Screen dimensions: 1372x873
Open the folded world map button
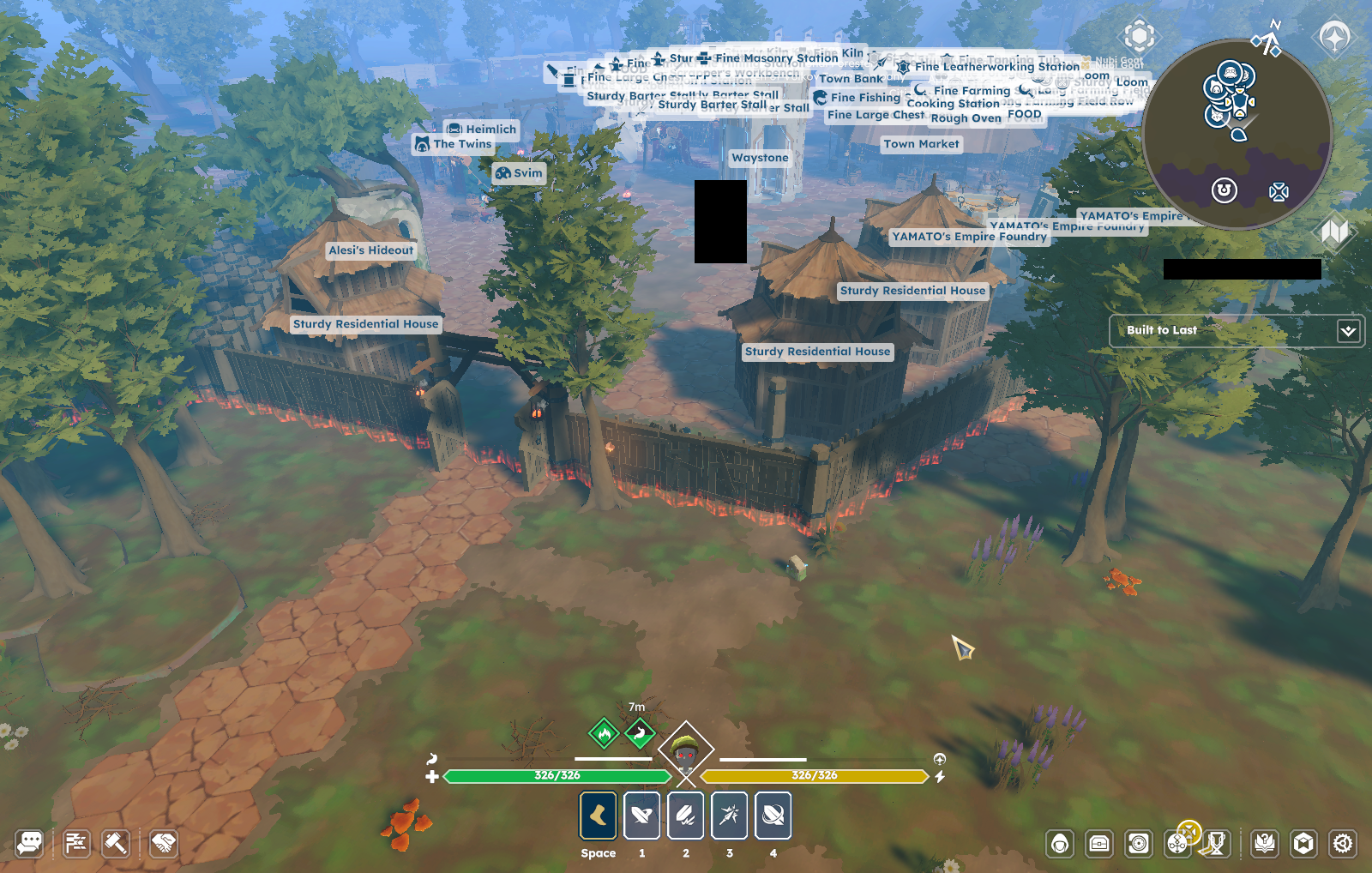point(1334,232)
